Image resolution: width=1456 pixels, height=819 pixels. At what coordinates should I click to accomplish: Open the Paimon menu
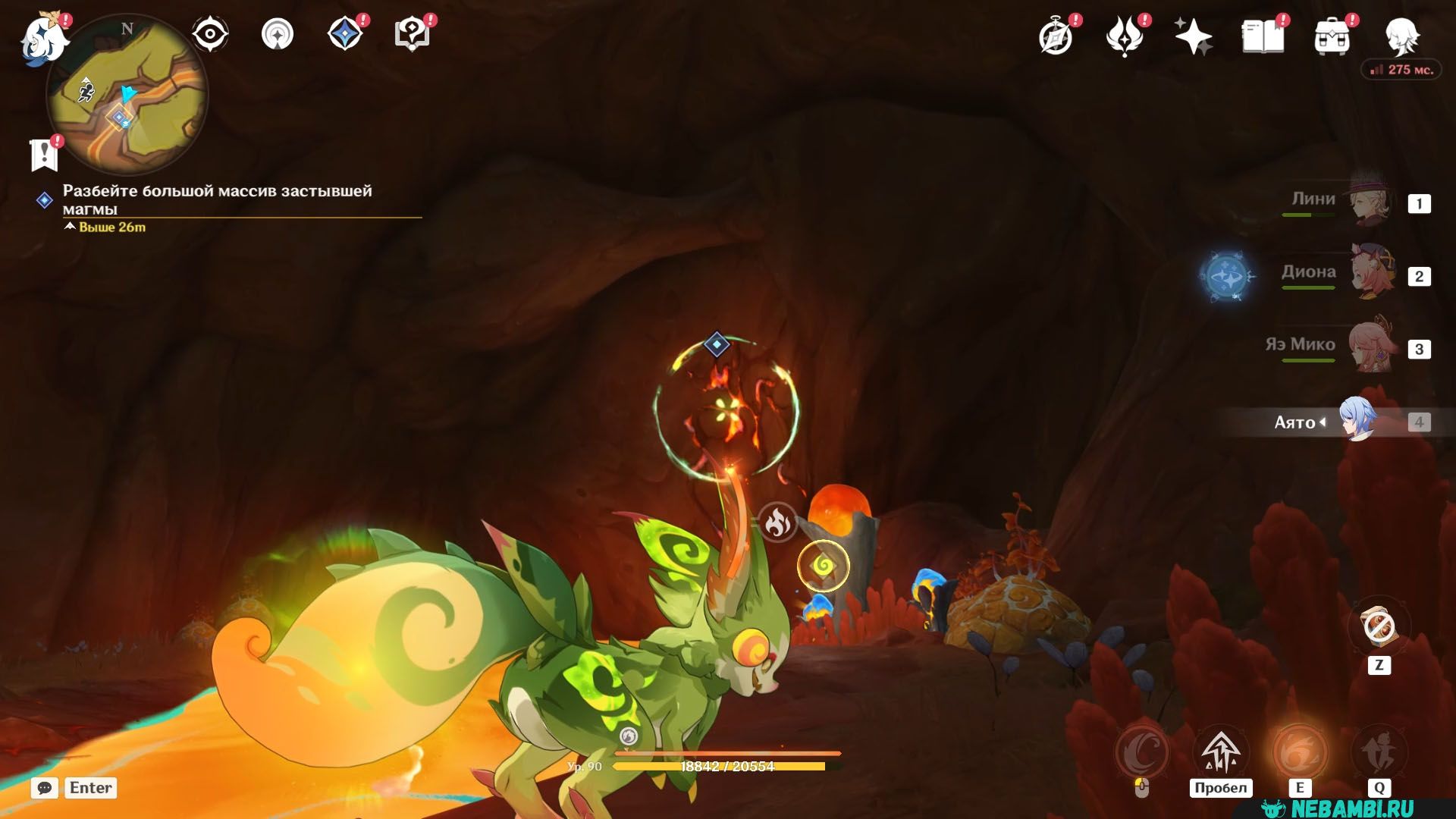click(42, 38)
